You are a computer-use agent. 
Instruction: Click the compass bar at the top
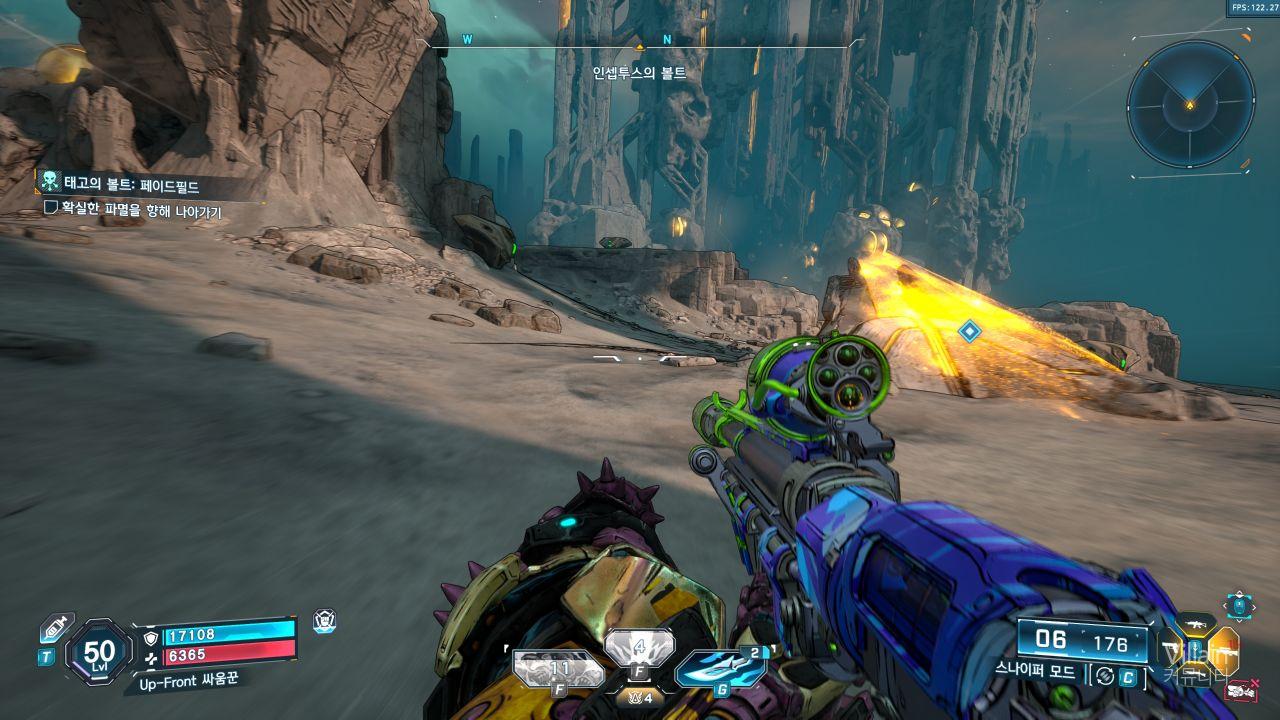(640, 41)
